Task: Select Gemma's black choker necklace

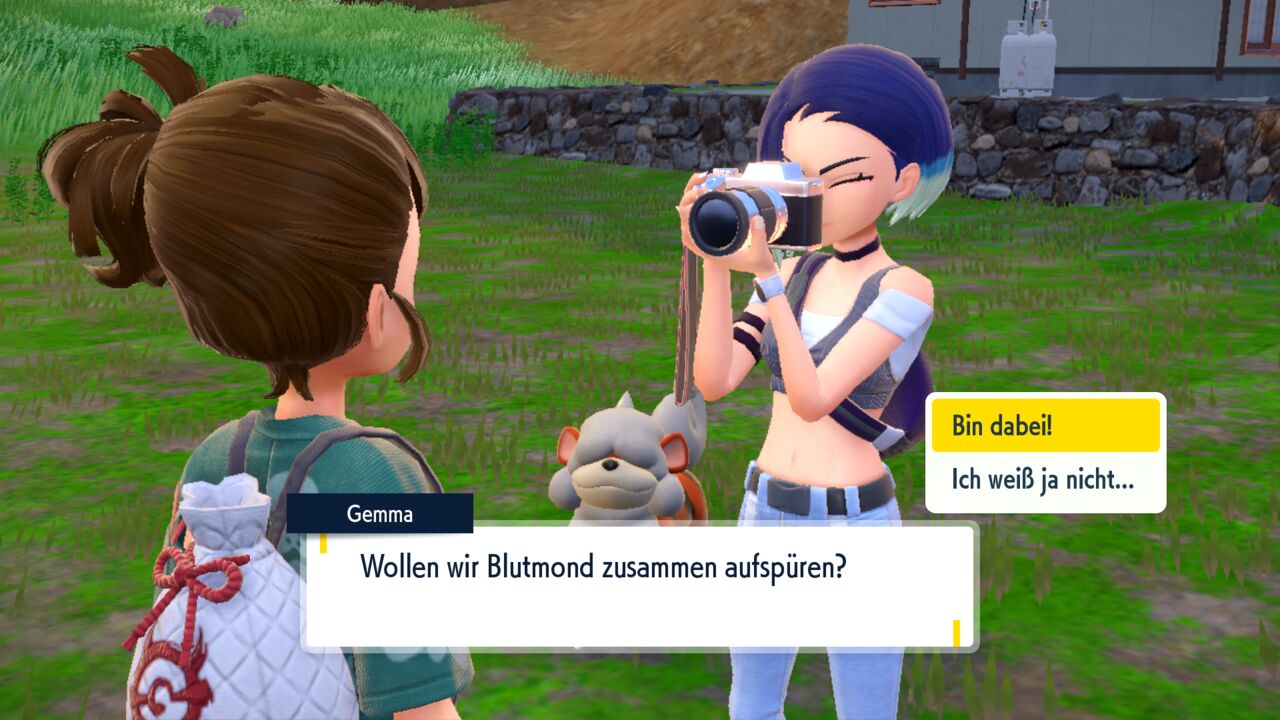Action: [x=853, y=255]
